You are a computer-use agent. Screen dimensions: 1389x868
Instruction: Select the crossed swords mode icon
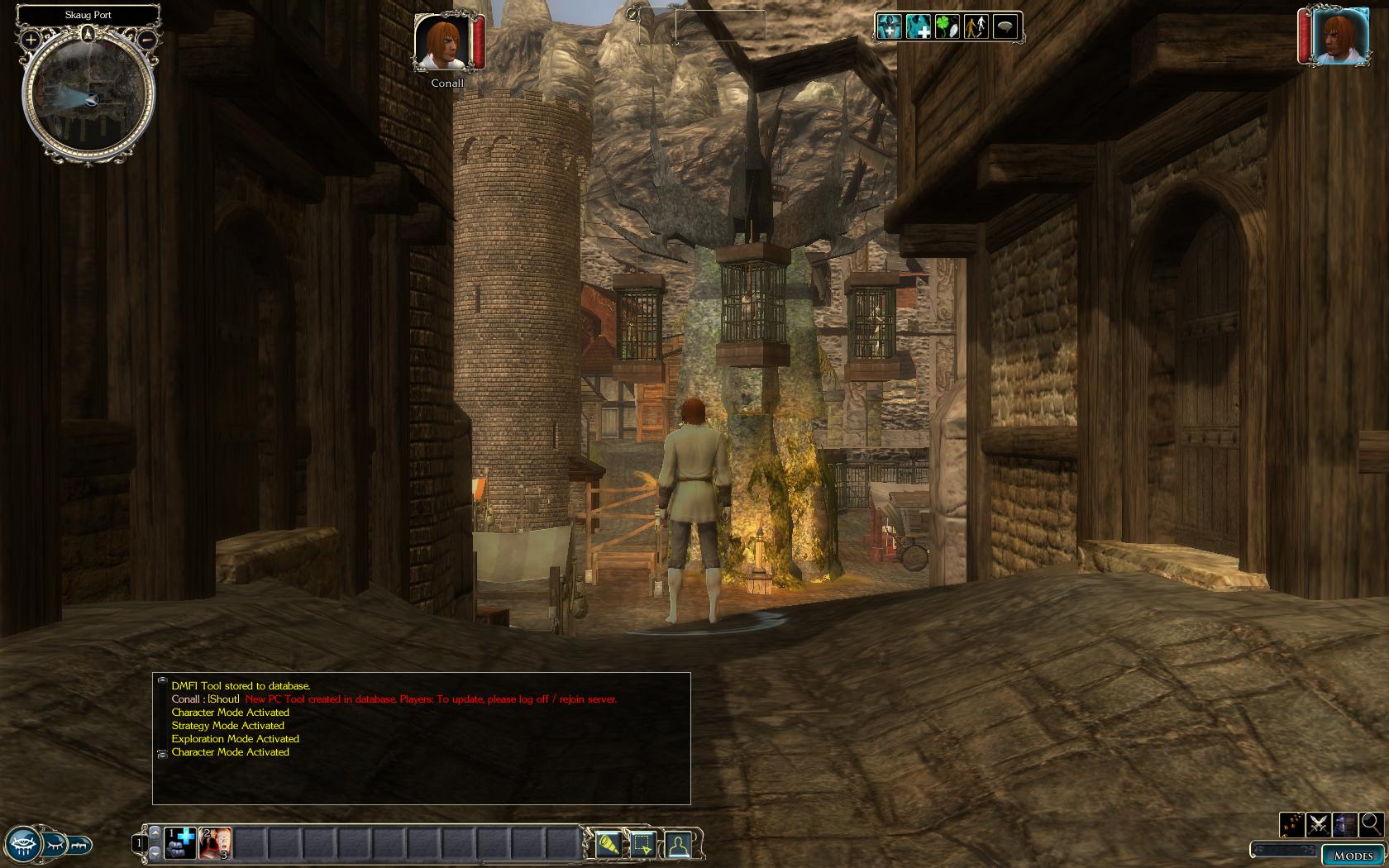pos(1319,824)
